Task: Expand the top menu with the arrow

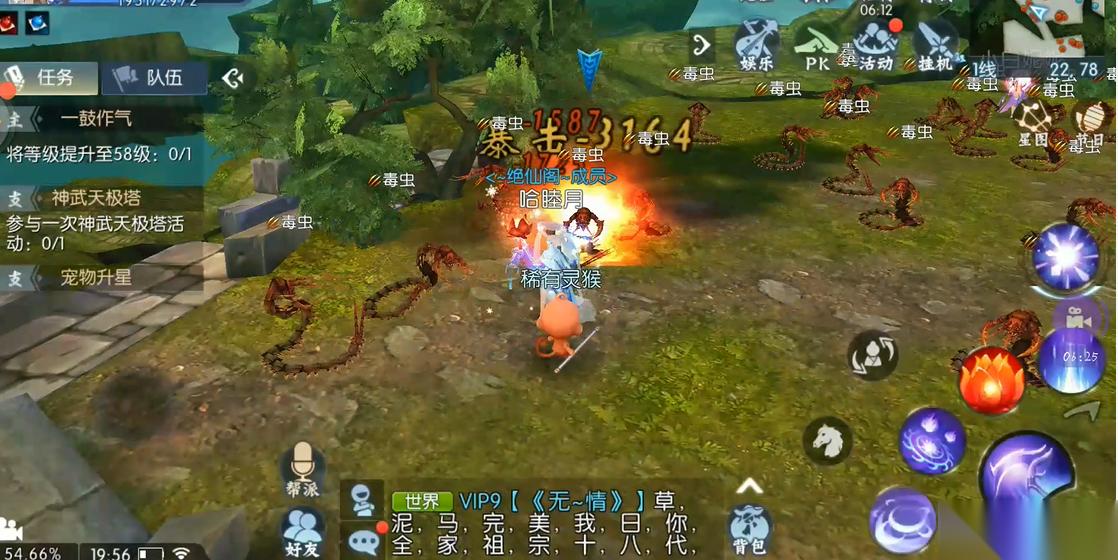Action: tap(702, 44)
